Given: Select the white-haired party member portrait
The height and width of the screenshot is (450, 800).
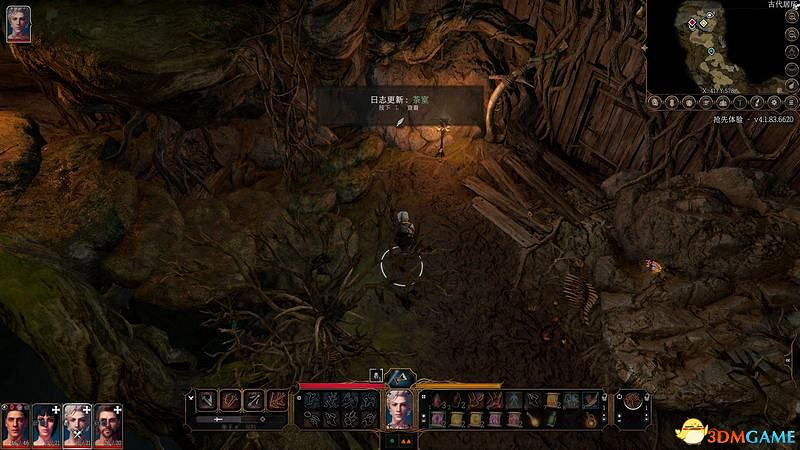Looking at the screenshot, I should [78, 423].
